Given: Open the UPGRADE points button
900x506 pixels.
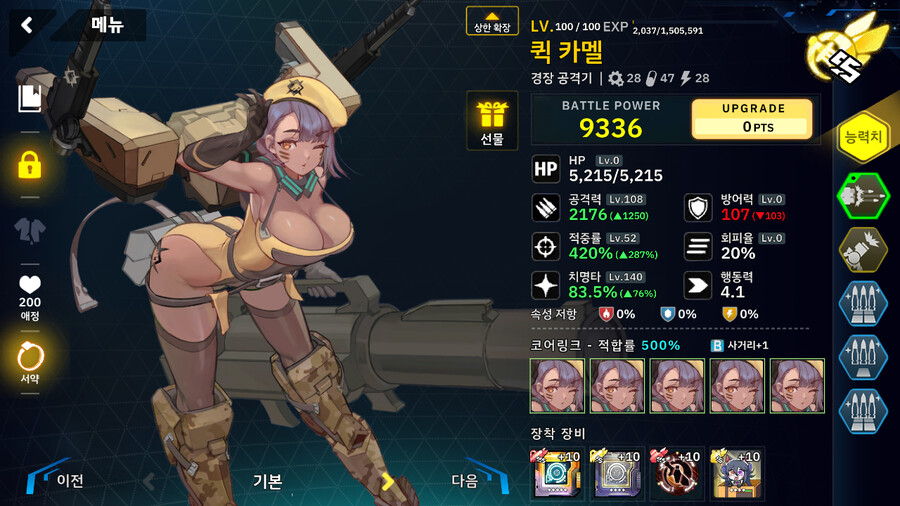Looking at the screenshot, I should pyautogui.click(x=752, y=118).
